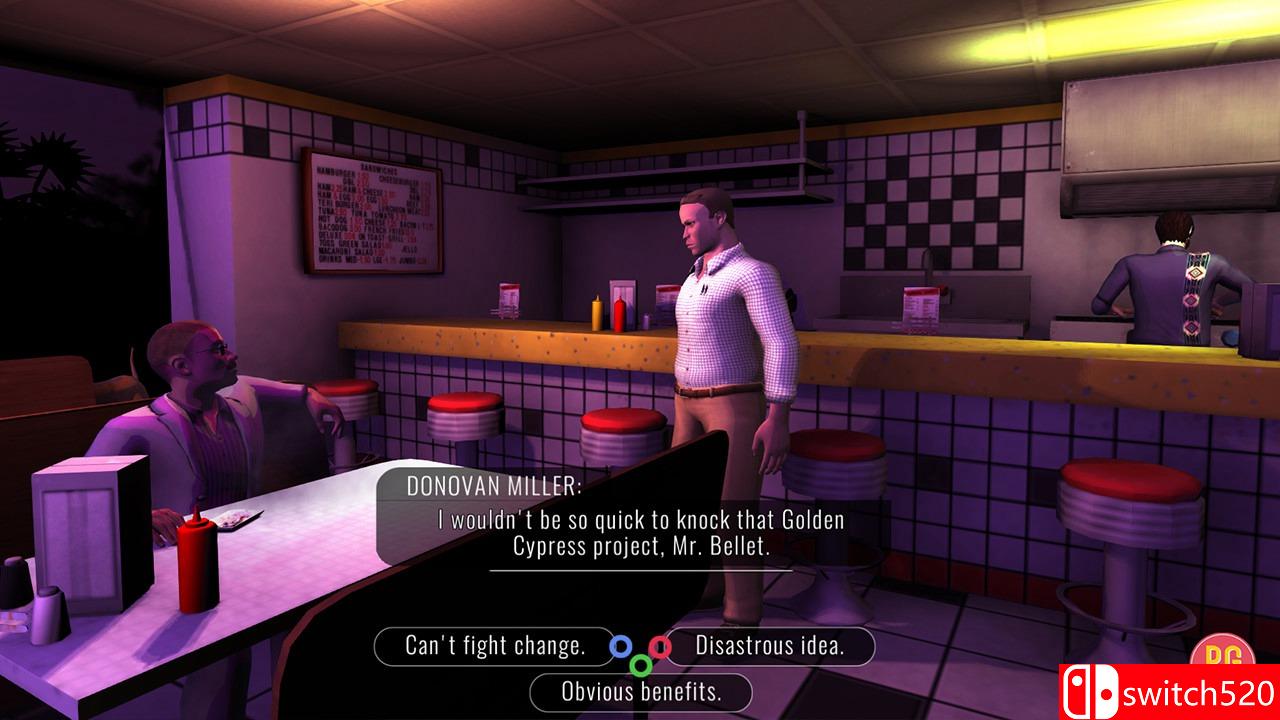
Task: Pick the "Obvious benefits." response
Action: click(641, 691)
